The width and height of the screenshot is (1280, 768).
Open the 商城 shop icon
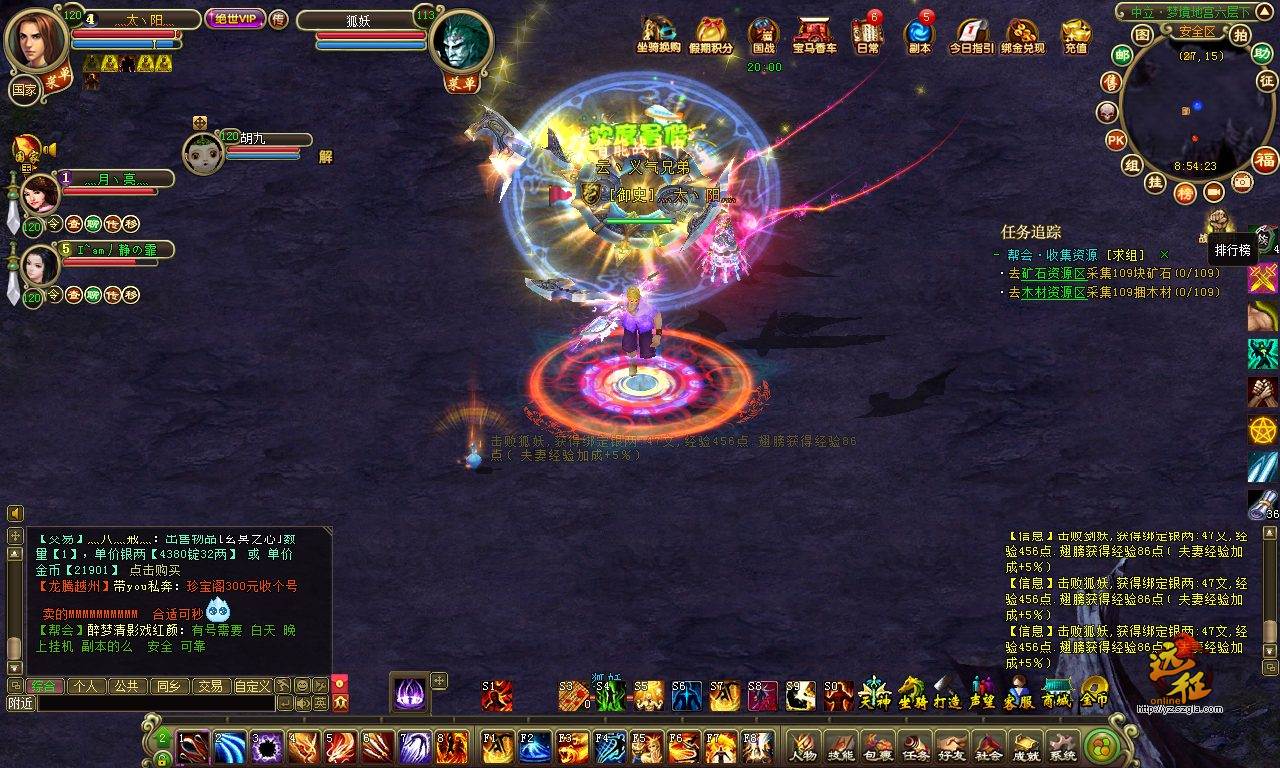(x=1057, y=692)
